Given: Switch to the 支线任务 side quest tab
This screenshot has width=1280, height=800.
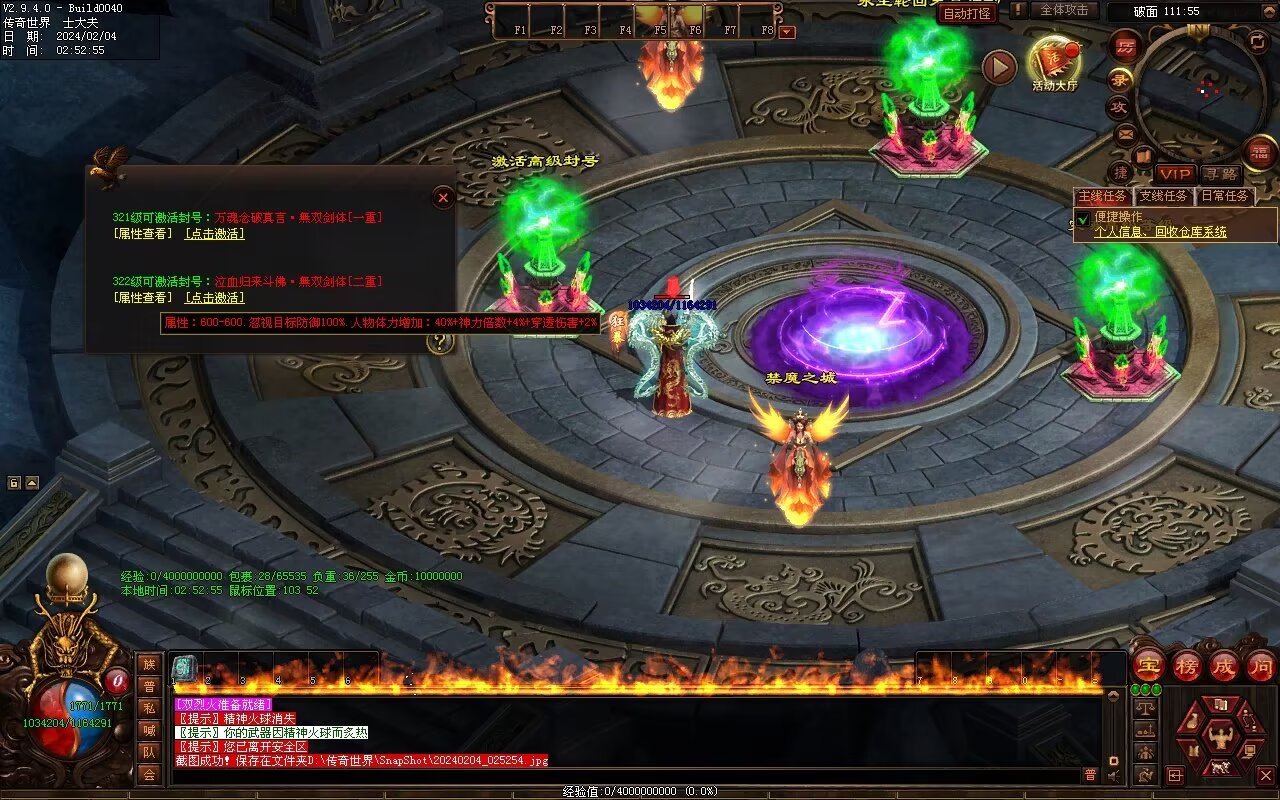Looking at the screenshot, I should (x=1164, y=196).
